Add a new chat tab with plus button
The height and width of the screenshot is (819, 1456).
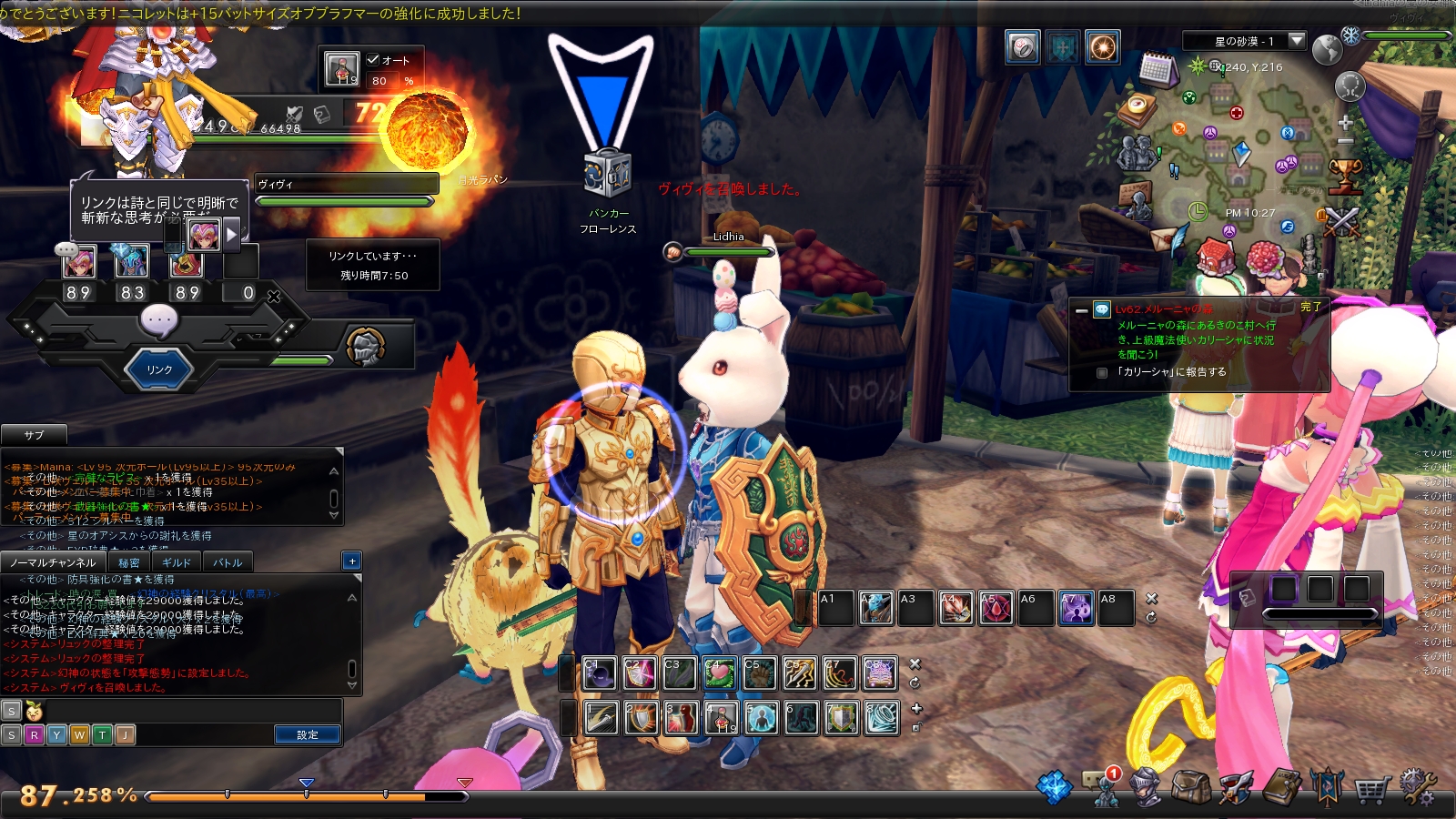pos(352,561)
